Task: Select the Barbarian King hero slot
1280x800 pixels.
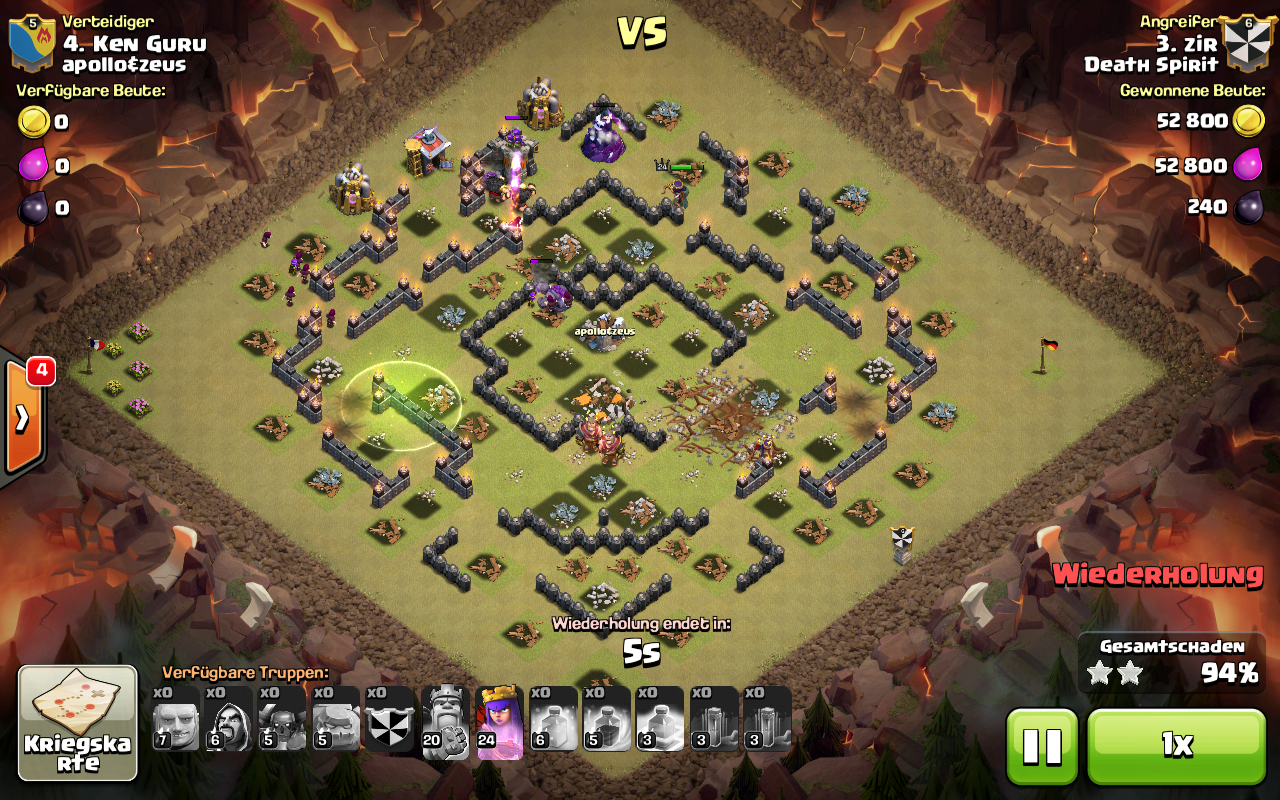Action: point(445,719)
